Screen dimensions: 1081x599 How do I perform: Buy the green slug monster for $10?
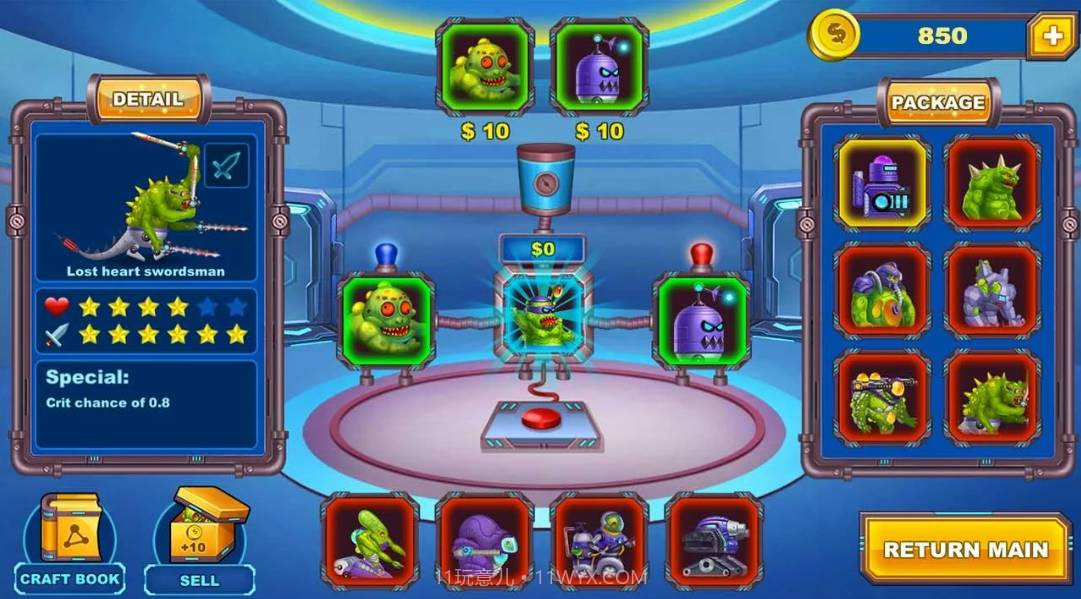click(x=485, y=68)
